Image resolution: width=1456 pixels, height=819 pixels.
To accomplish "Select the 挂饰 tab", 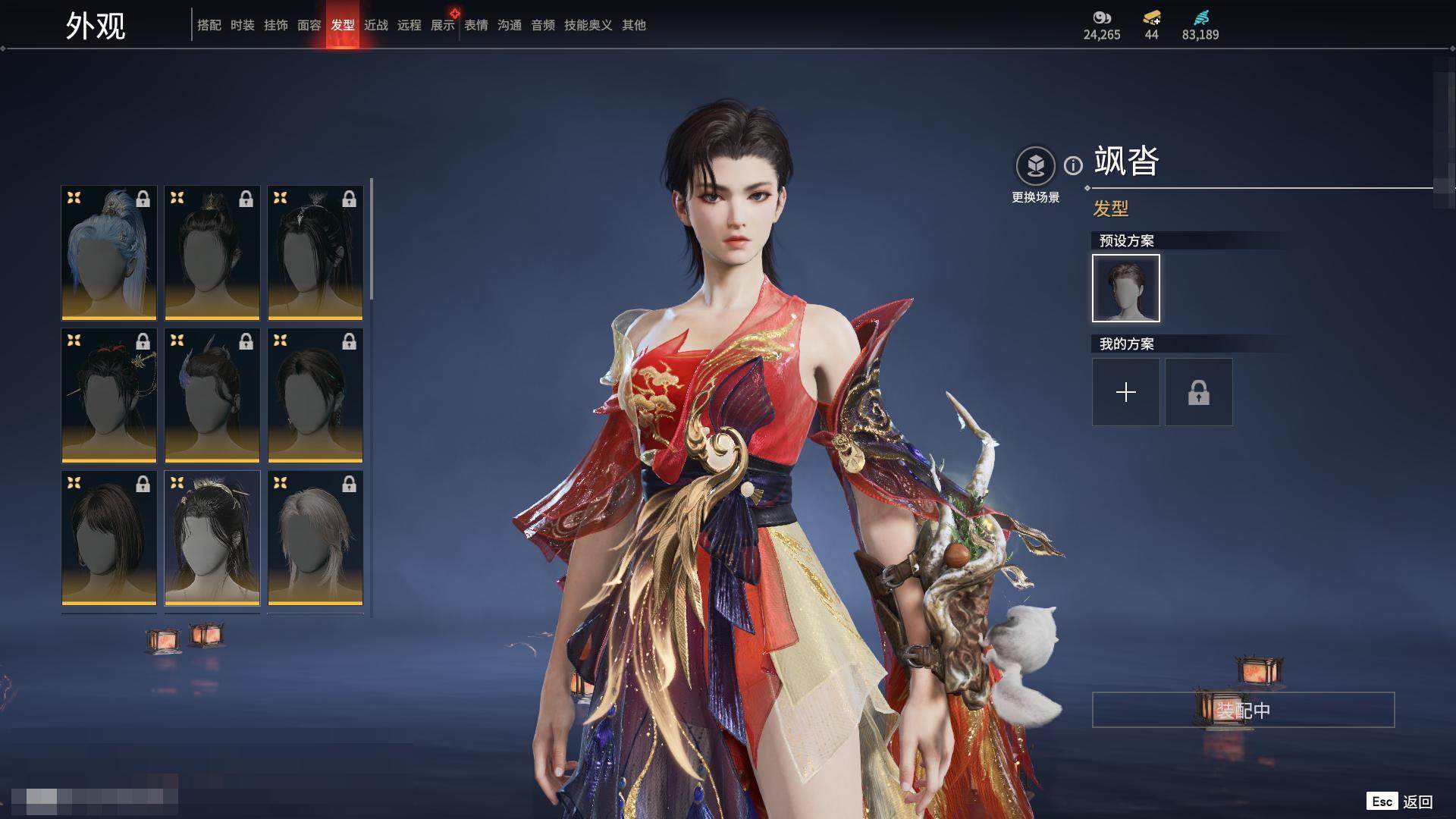I will click(275, 25).
